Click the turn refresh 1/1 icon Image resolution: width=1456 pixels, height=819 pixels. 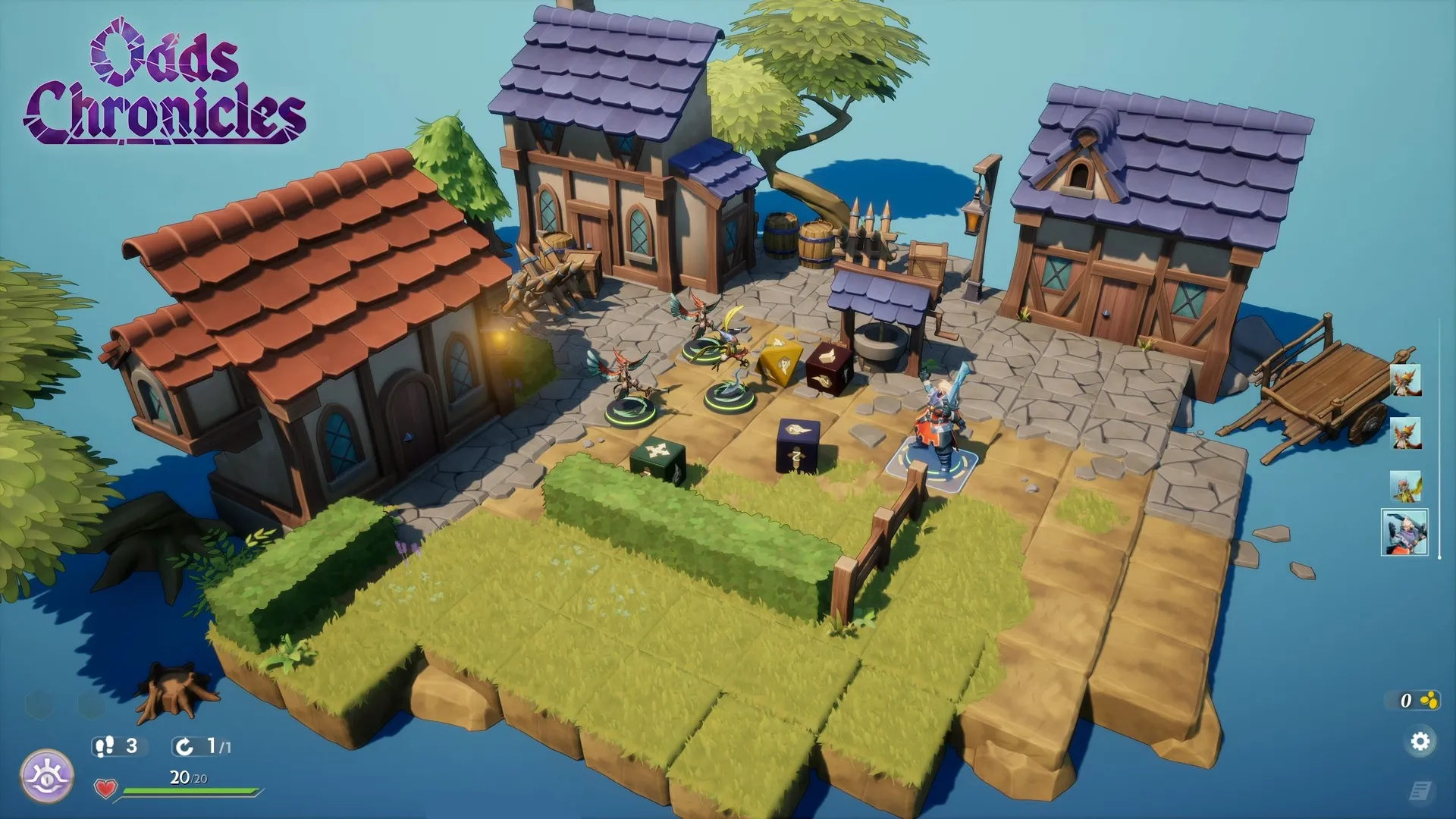(x=184, y=747)
